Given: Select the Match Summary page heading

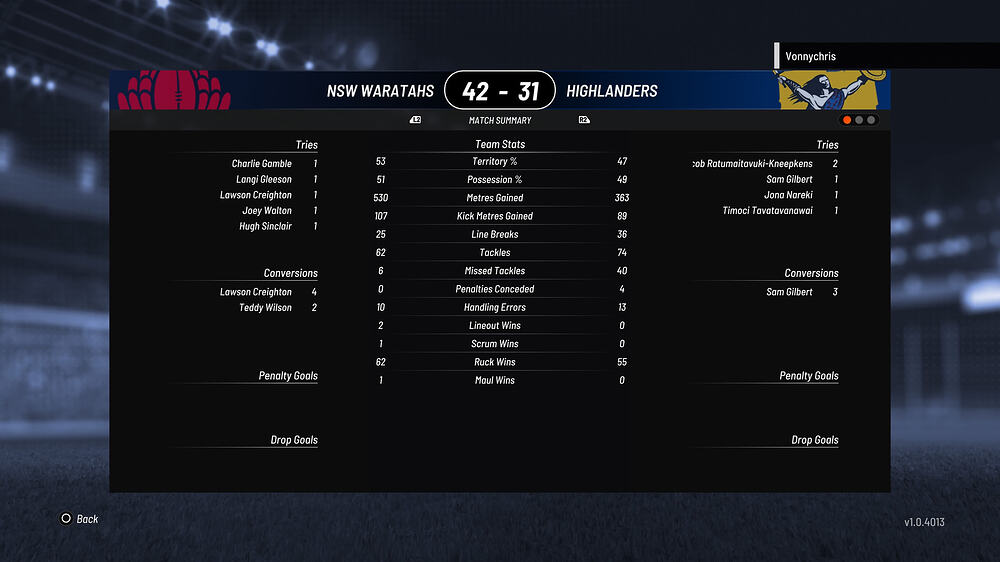Looking at the screenshot, I should point(500,121).
